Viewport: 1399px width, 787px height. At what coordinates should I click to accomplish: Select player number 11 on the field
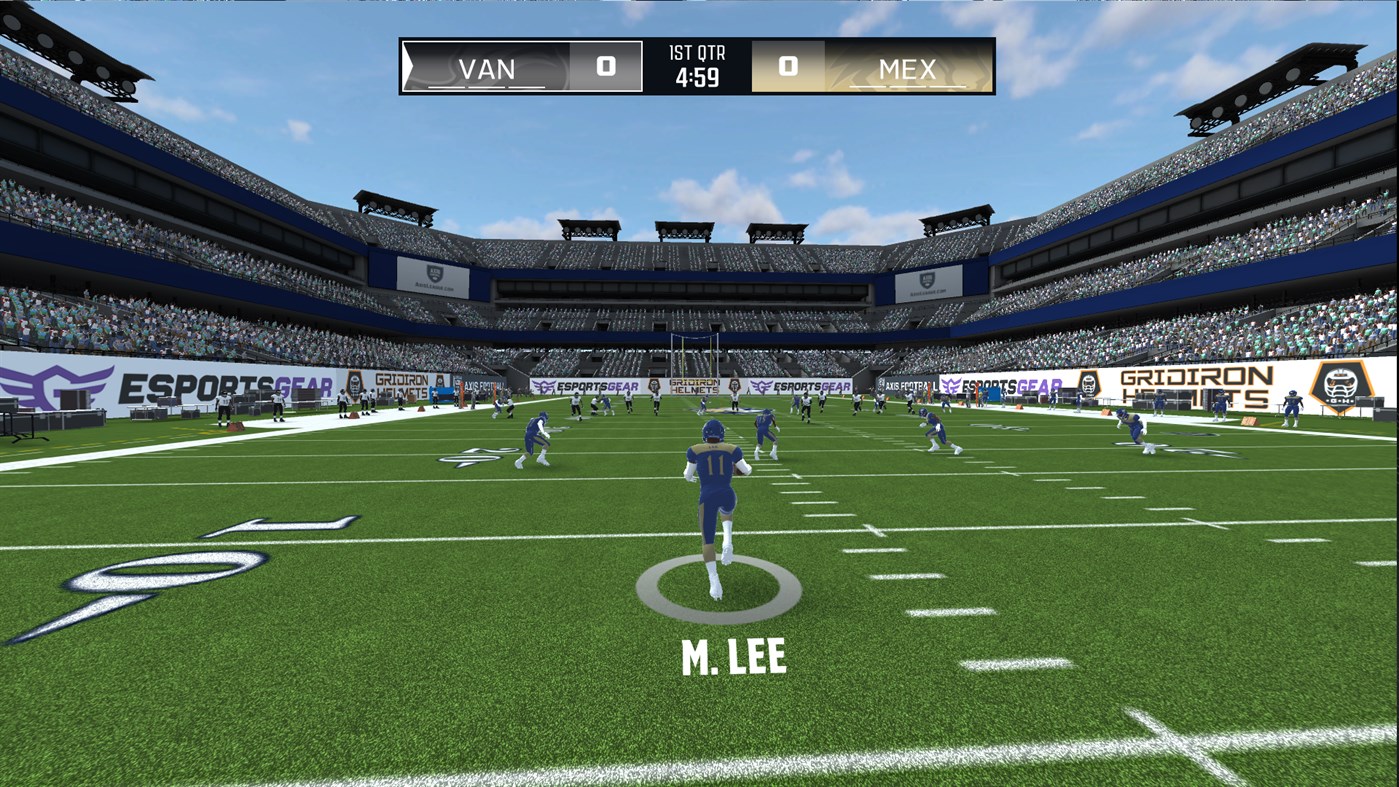point(714,464)
